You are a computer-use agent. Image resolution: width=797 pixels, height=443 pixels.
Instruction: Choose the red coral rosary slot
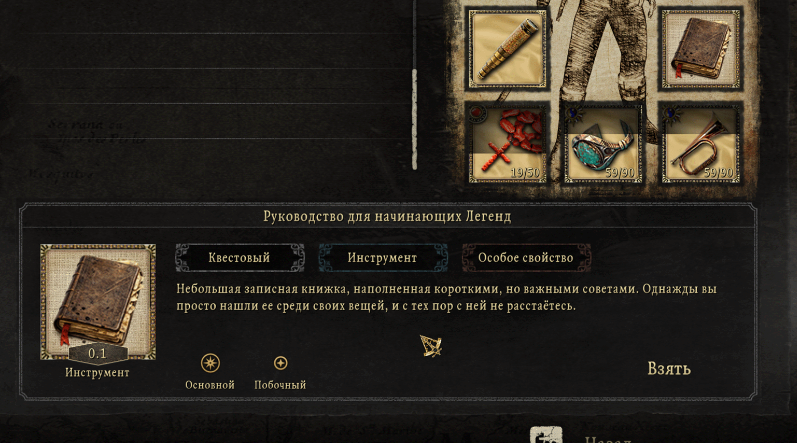pyautogui.click(x=507, y=142)
